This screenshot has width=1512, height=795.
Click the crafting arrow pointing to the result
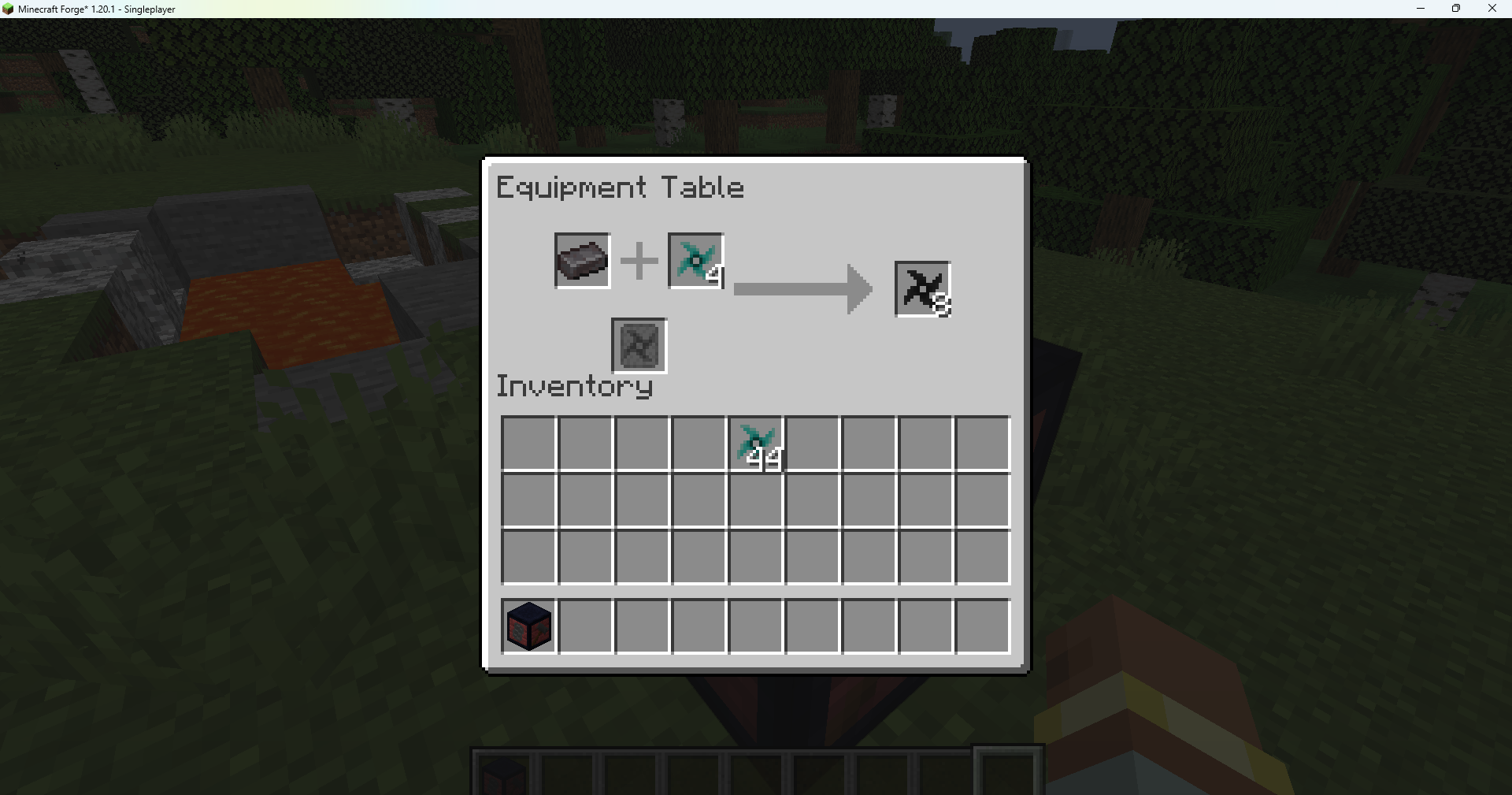click(x=802, y=288)
